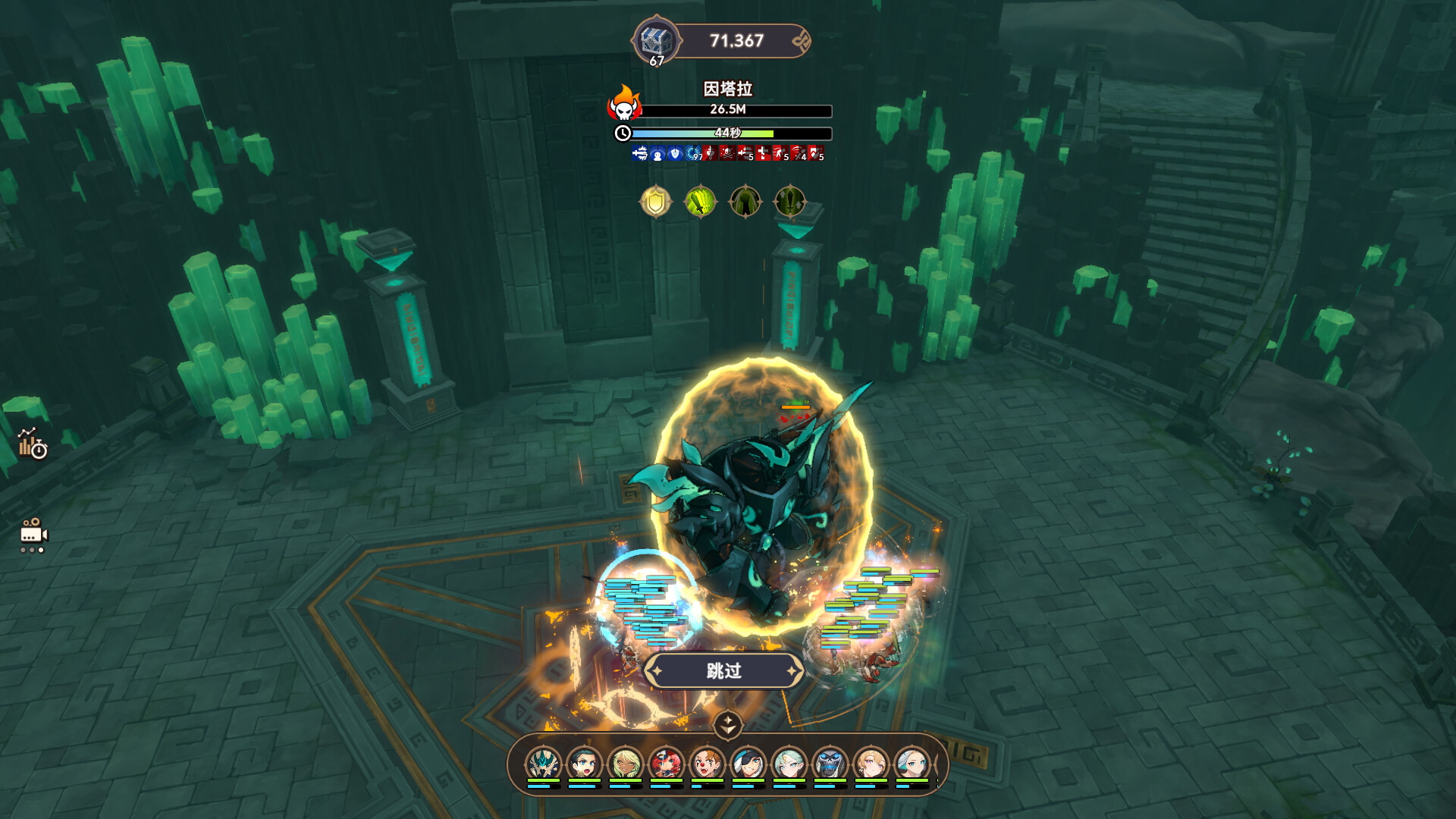This screenshot has width=1456, height=819.
Task: Select the dark green fist skill icon
Action: (x=745, y=202)
